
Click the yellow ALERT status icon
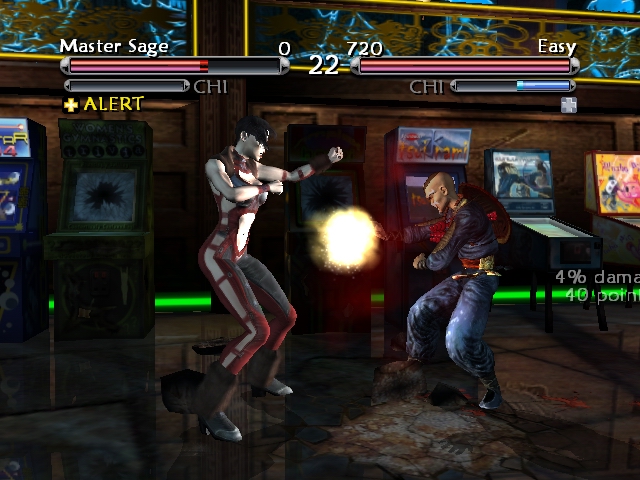coord(71,104)
